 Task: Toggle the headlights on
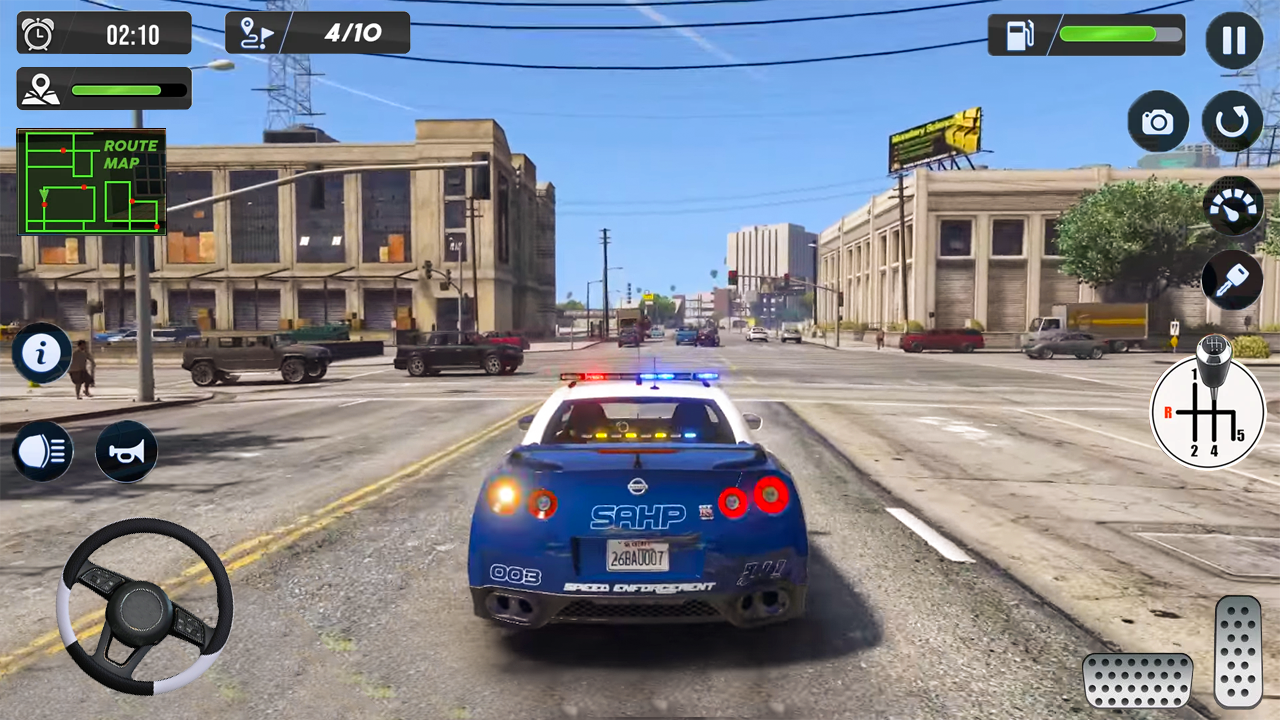tap(41, 451)
